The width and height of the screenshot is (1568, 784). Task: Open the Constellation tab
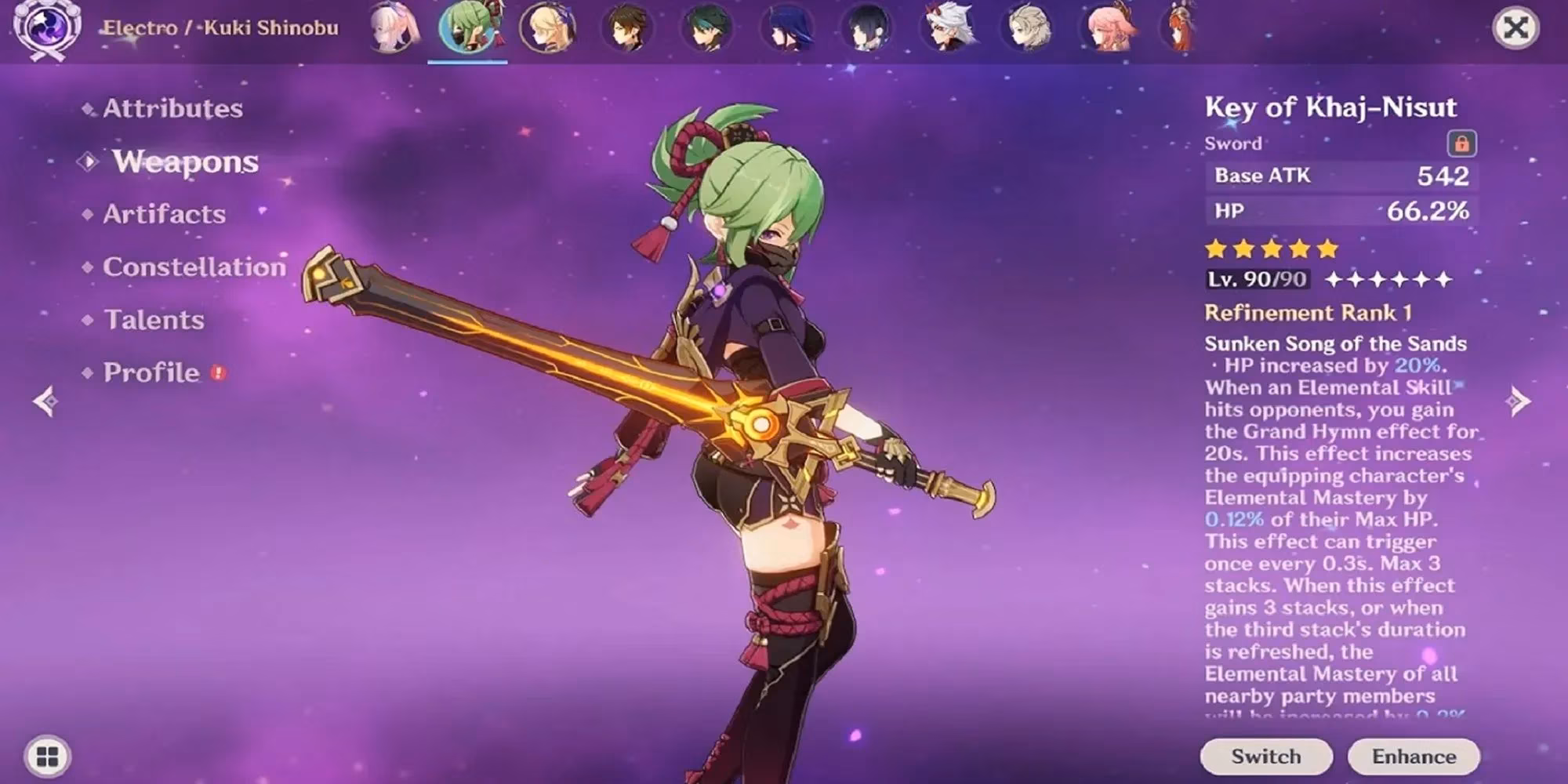(193, 267)
